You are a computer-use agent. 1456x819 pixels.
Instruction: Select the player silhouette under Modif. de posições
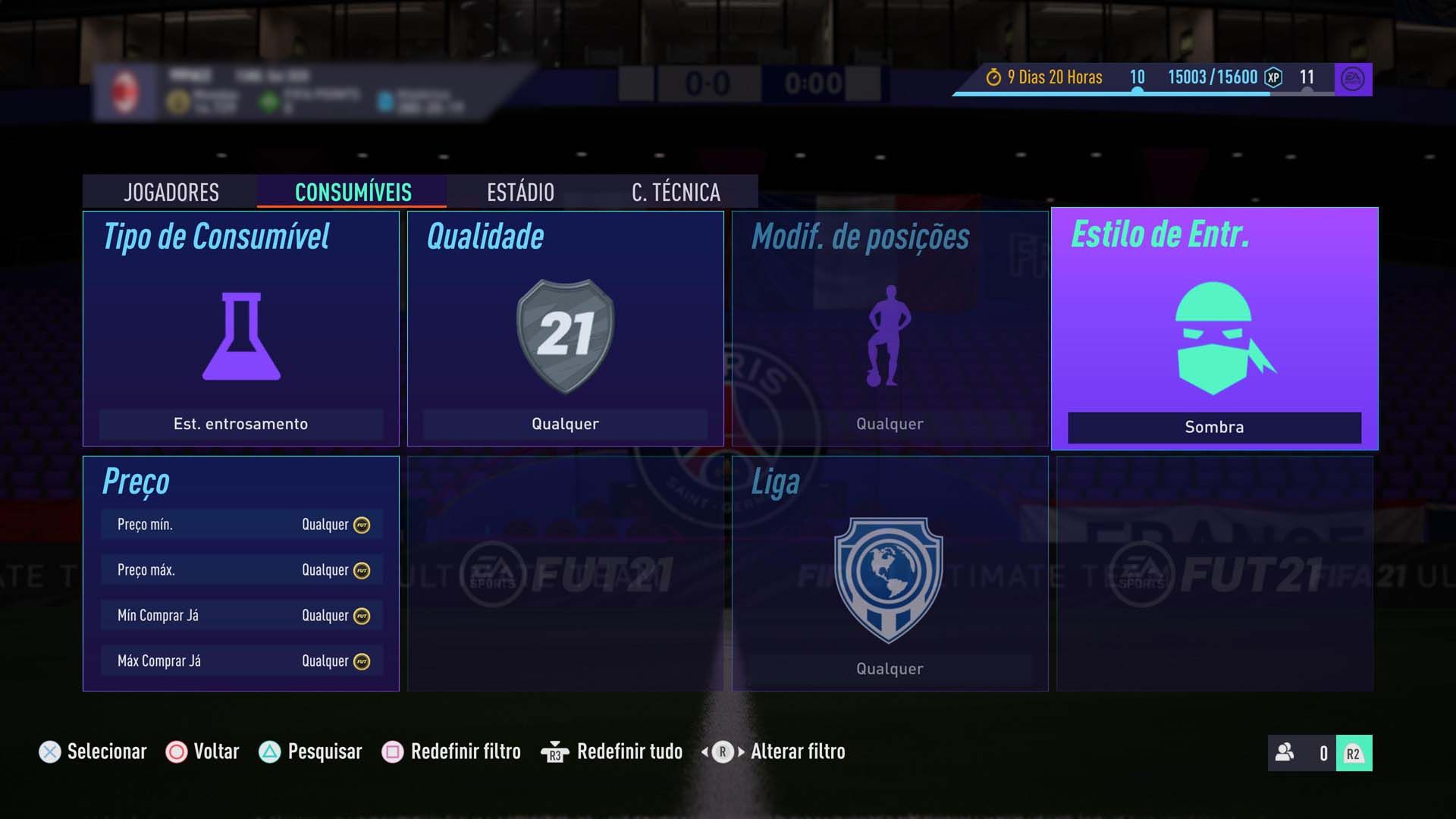pyautogui.click(x=889, y=337)
